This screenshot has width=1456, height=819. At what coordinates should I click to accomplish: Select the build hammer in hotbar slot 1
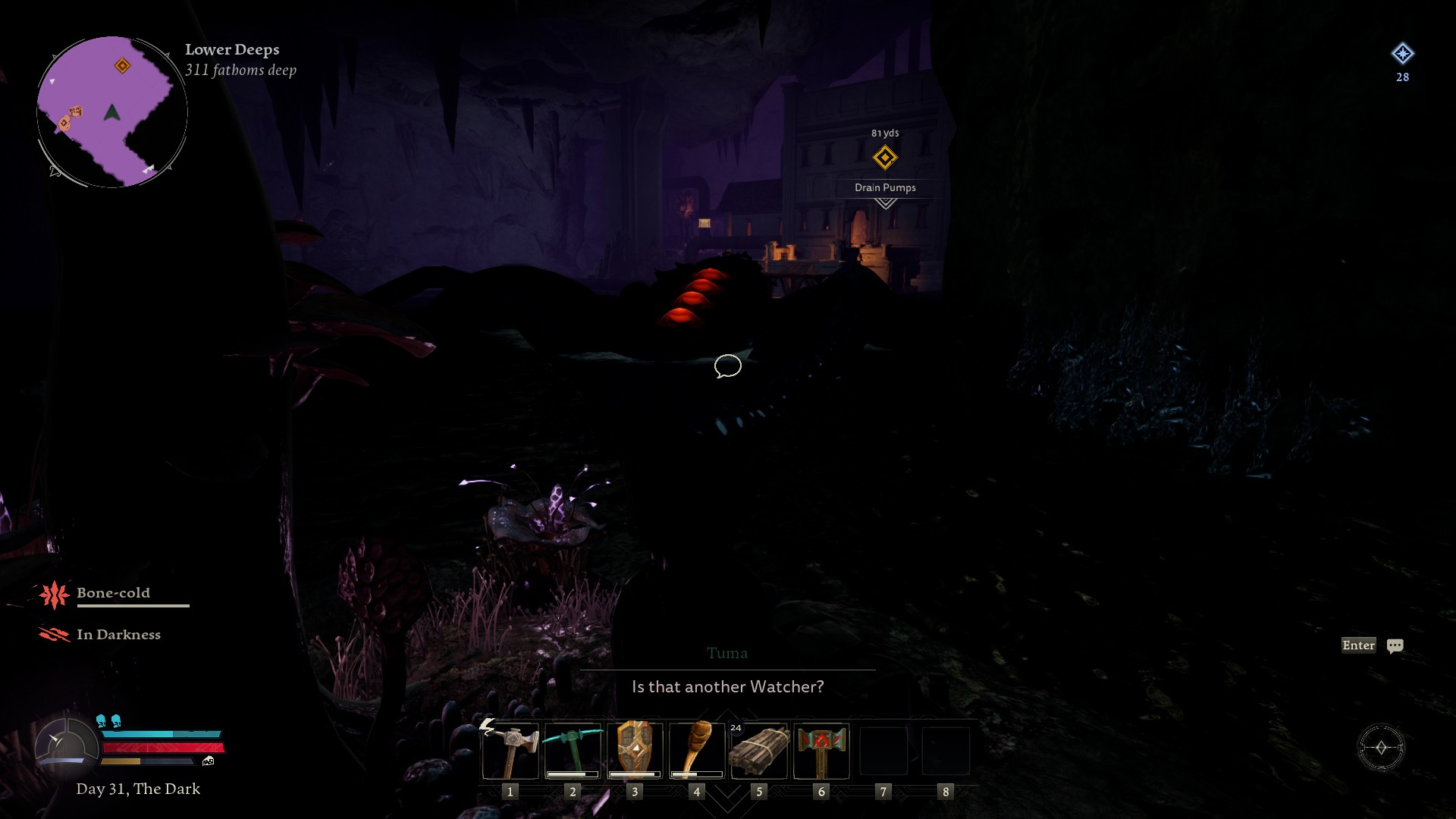point(510,751)
